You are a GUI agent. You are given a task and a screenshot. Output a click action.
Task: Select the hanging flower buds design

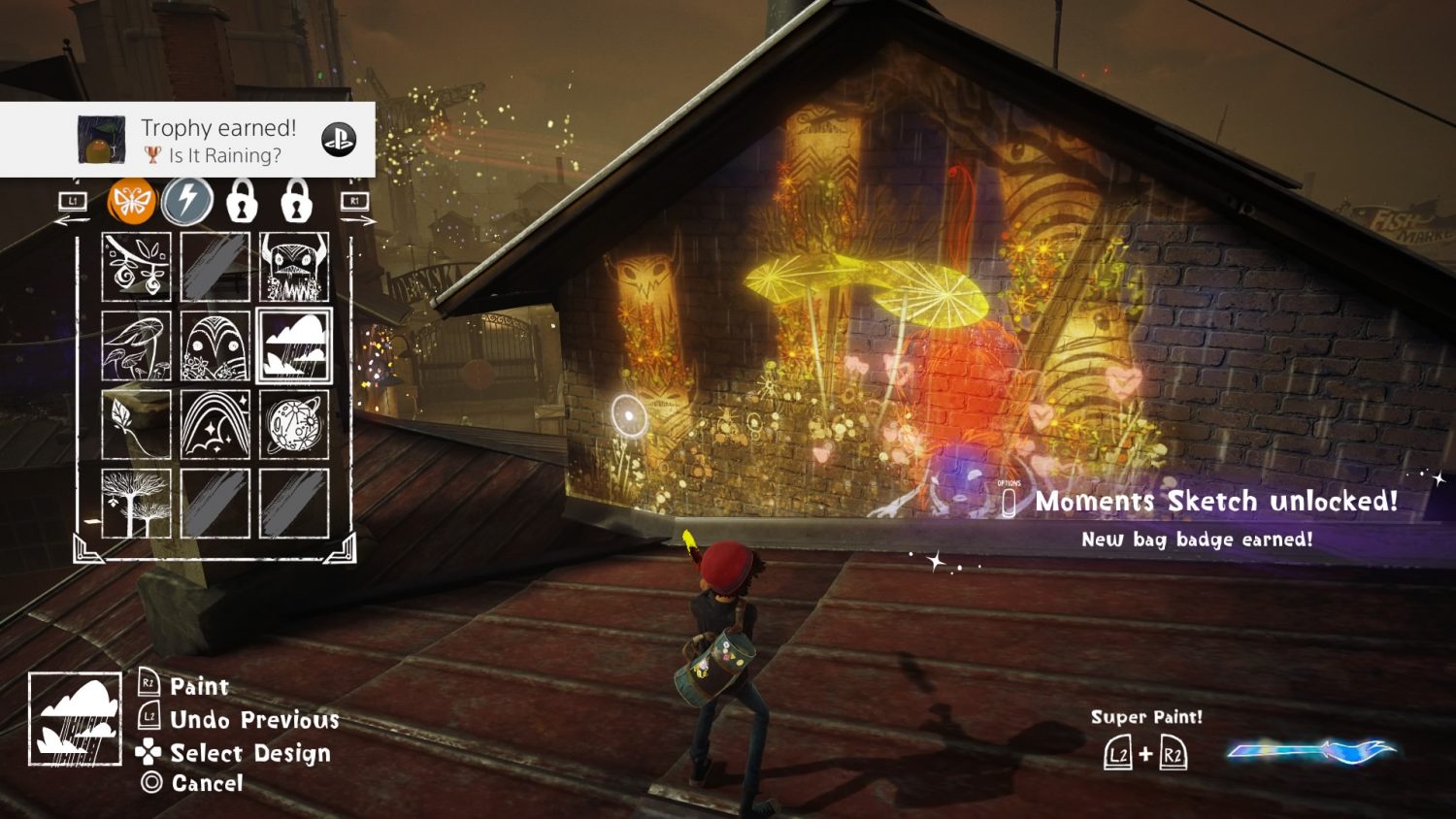point(137,267)
